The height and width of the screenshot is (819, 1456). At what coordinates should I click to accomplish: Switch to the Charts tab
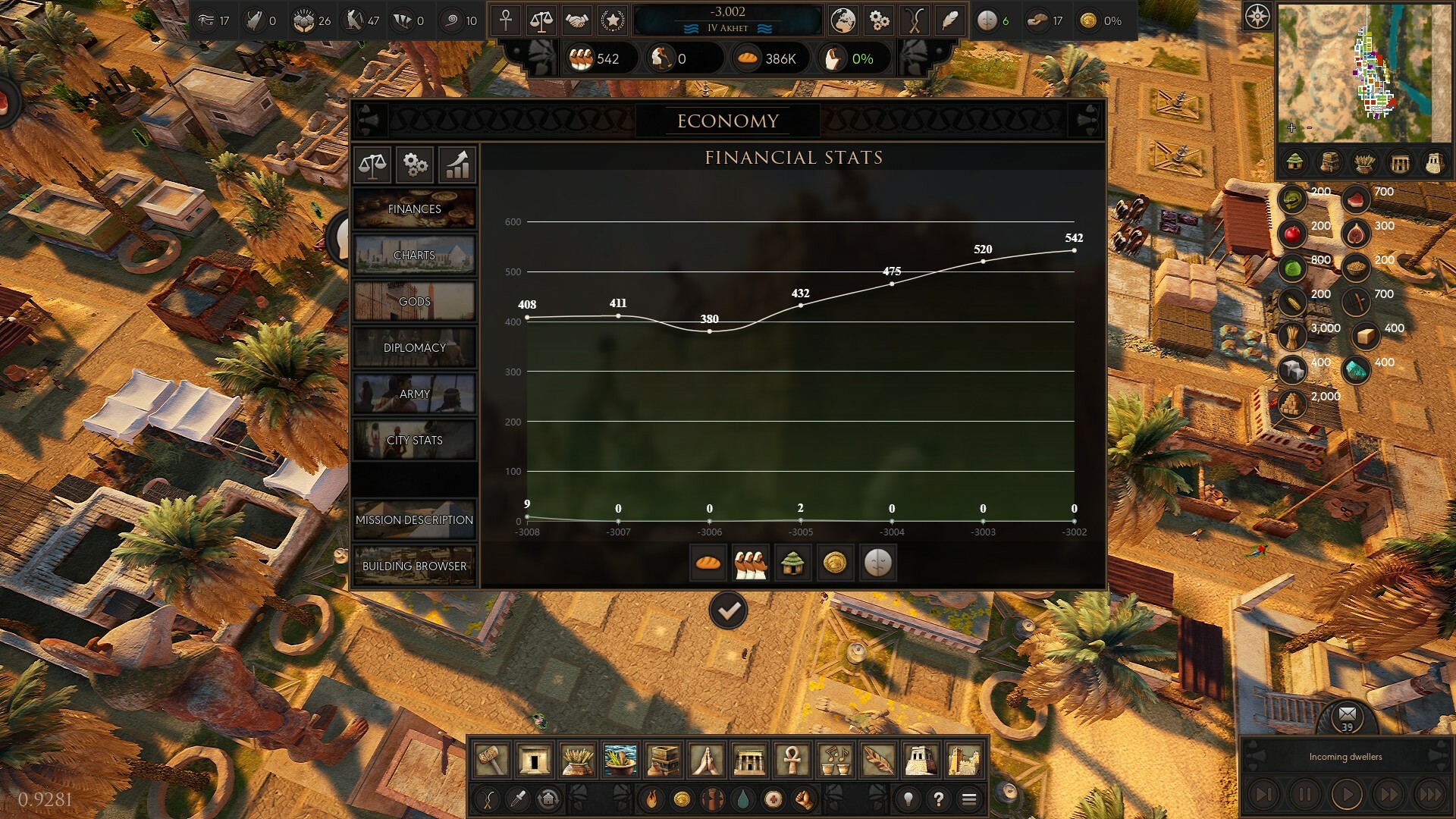coord(414,256)
